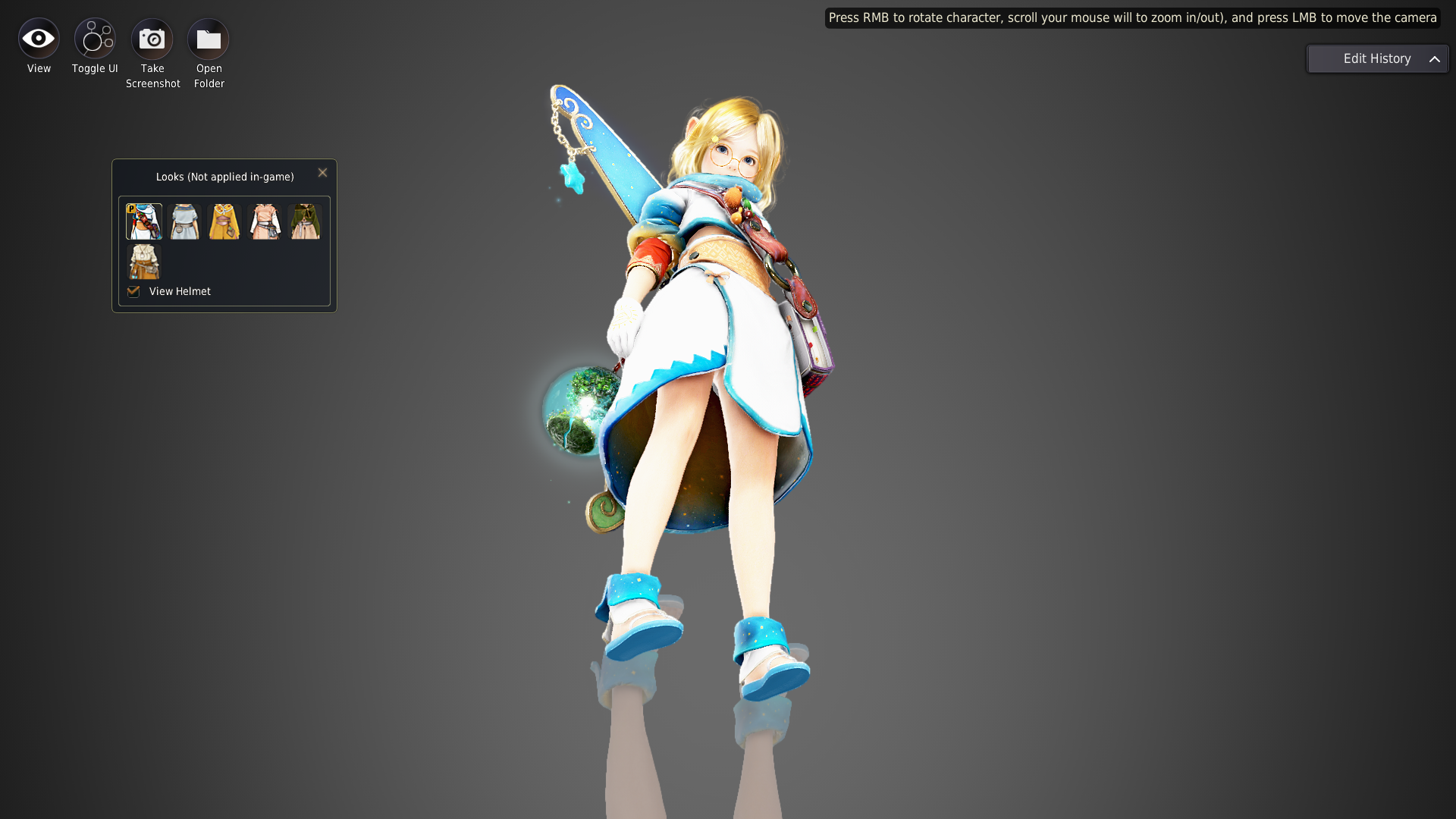This screenshot has height=819, width=1456.
Task: Select the premium outfit marked with P badge
Action: (x=143, y=221)
